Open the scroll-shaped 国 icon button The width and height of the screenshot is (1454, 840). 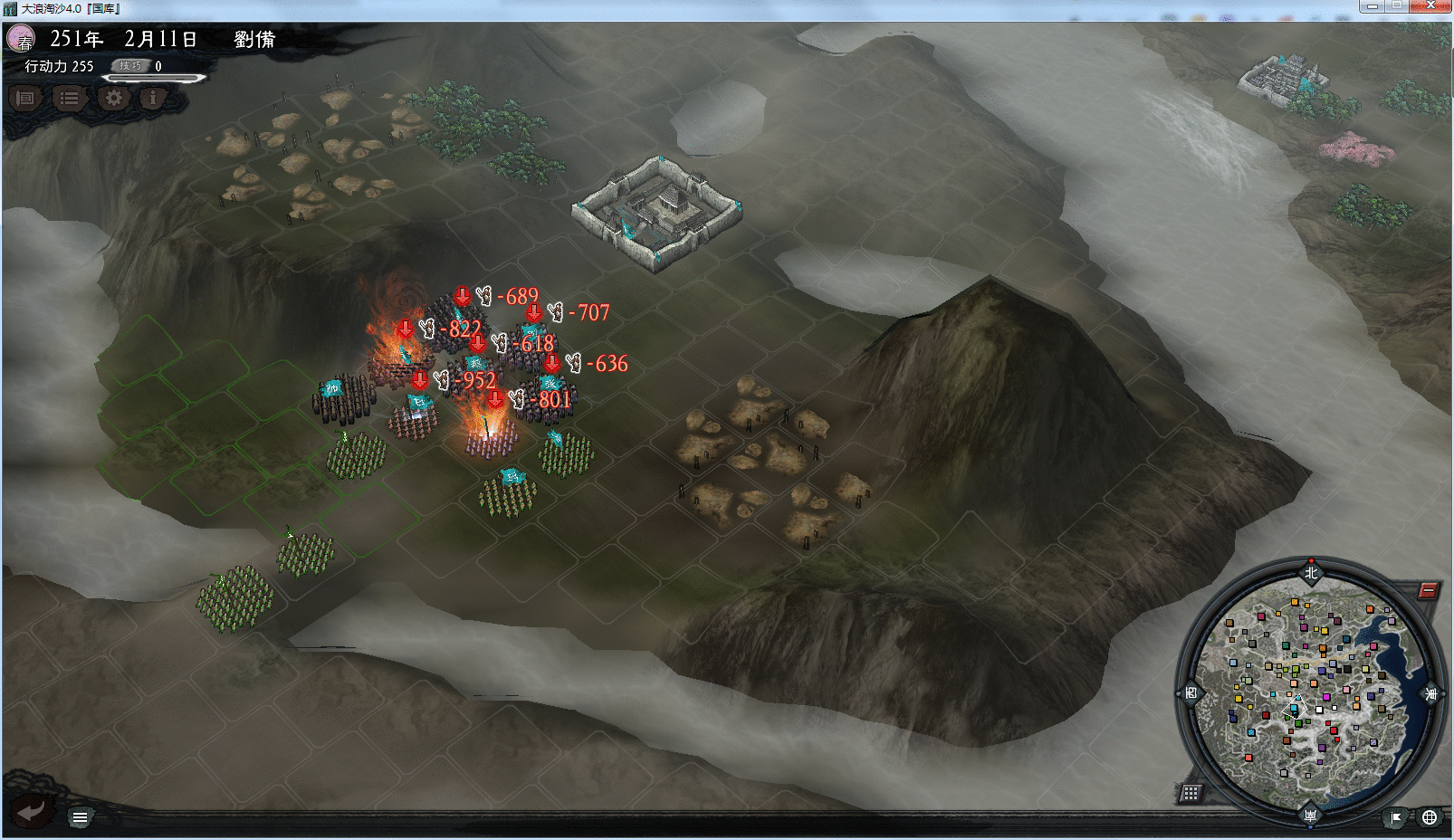[25, 98]
